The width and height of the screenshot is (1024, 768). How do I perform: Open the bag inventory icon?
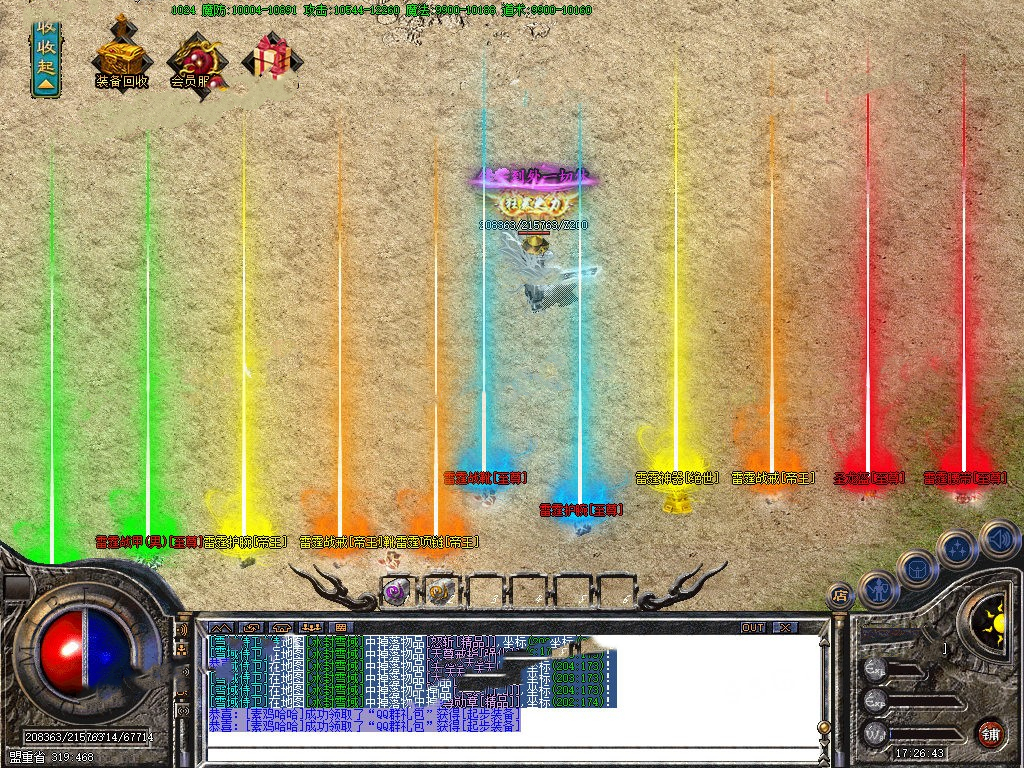pyautogui.click(x=917, y=569)
